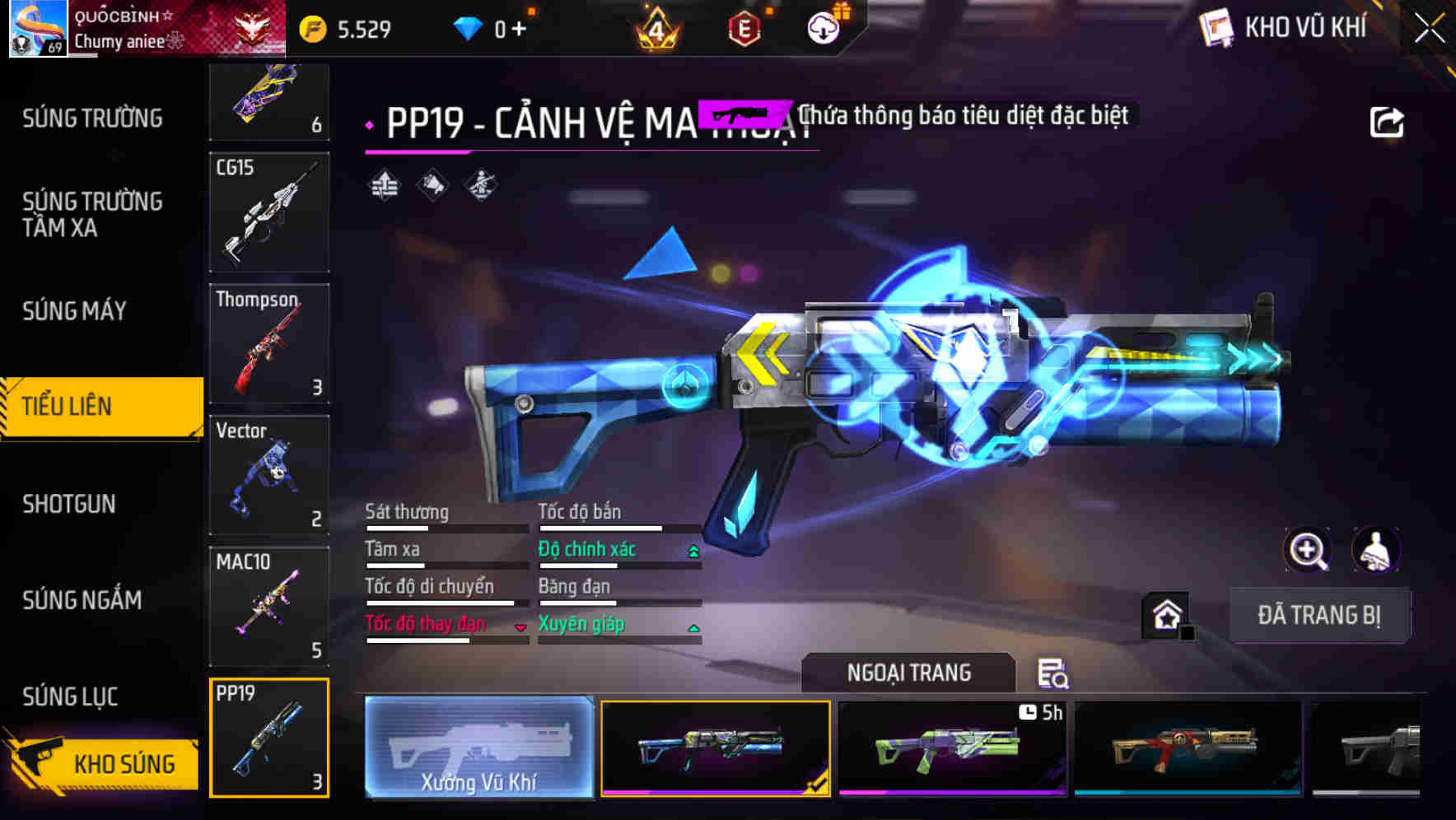The height and width of the screenshot is (820, 1456).
Task: Click the share weapon icon
Action: (1387, 121)
